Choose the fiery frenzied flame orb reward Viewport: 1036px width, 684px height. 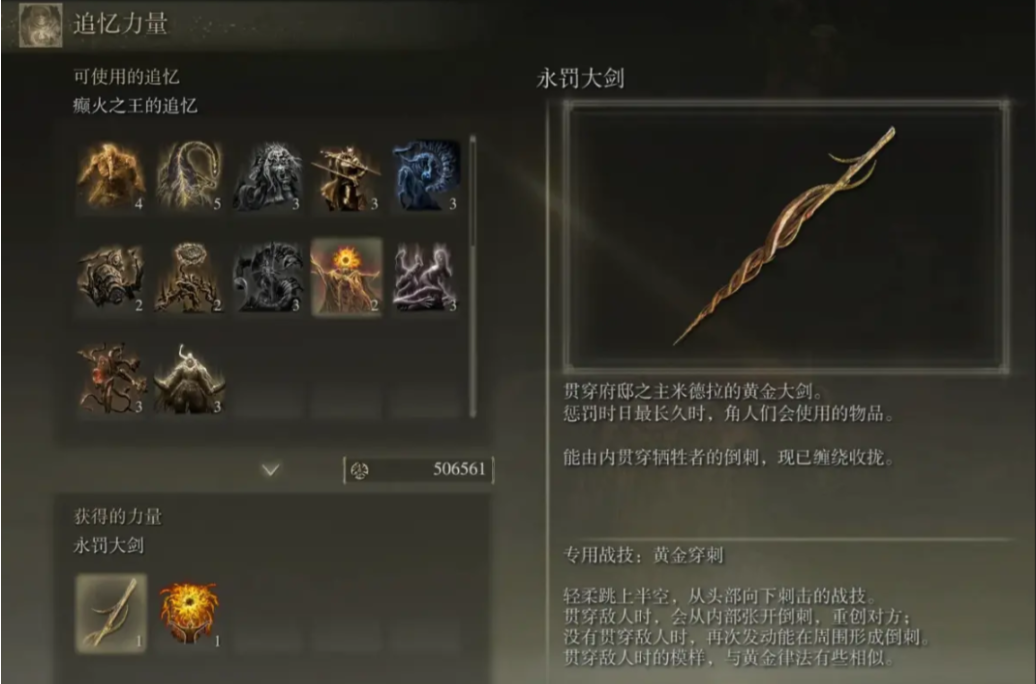(x=189, y=613)
